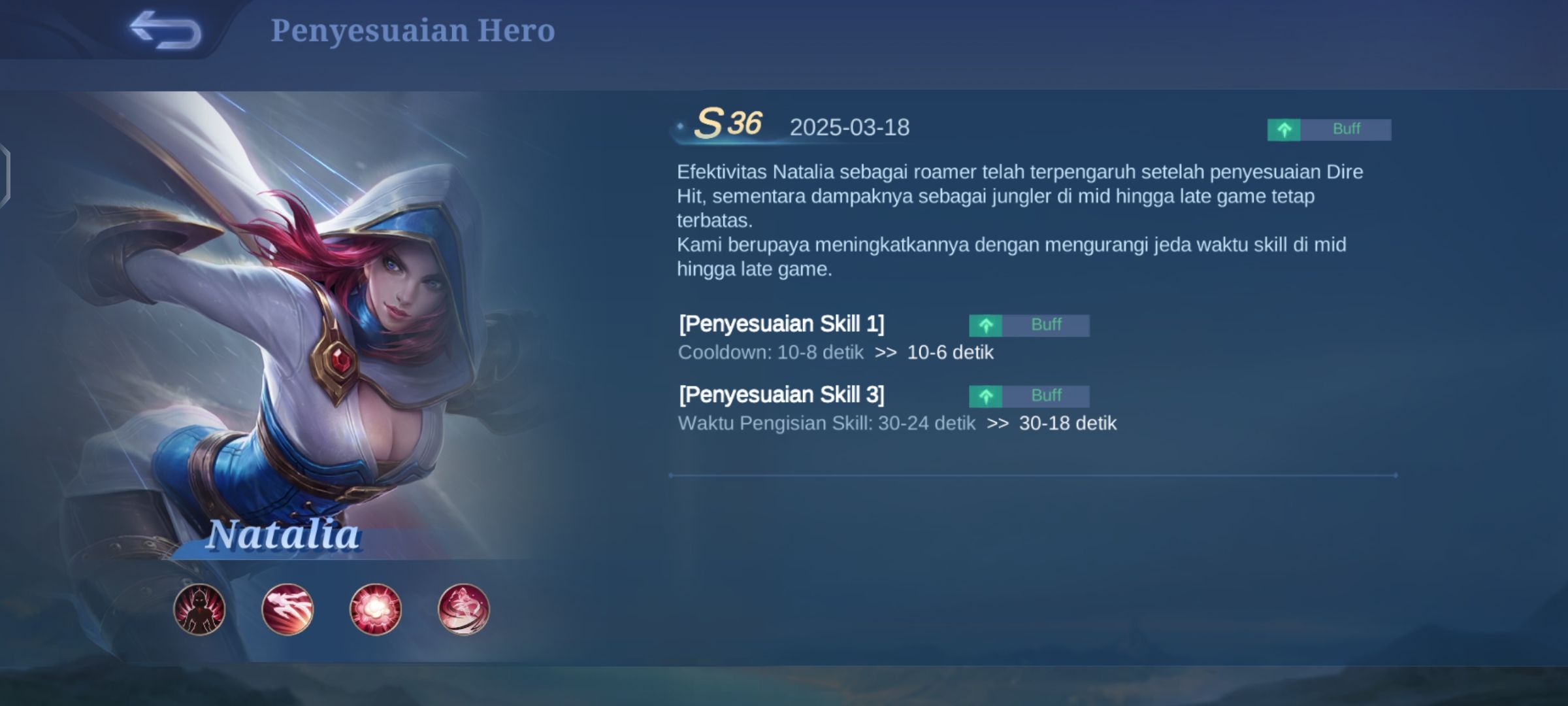Choose the glowing smoke burst skill icon
This screenshot has width=1568, height=706.
pos(375,609)
